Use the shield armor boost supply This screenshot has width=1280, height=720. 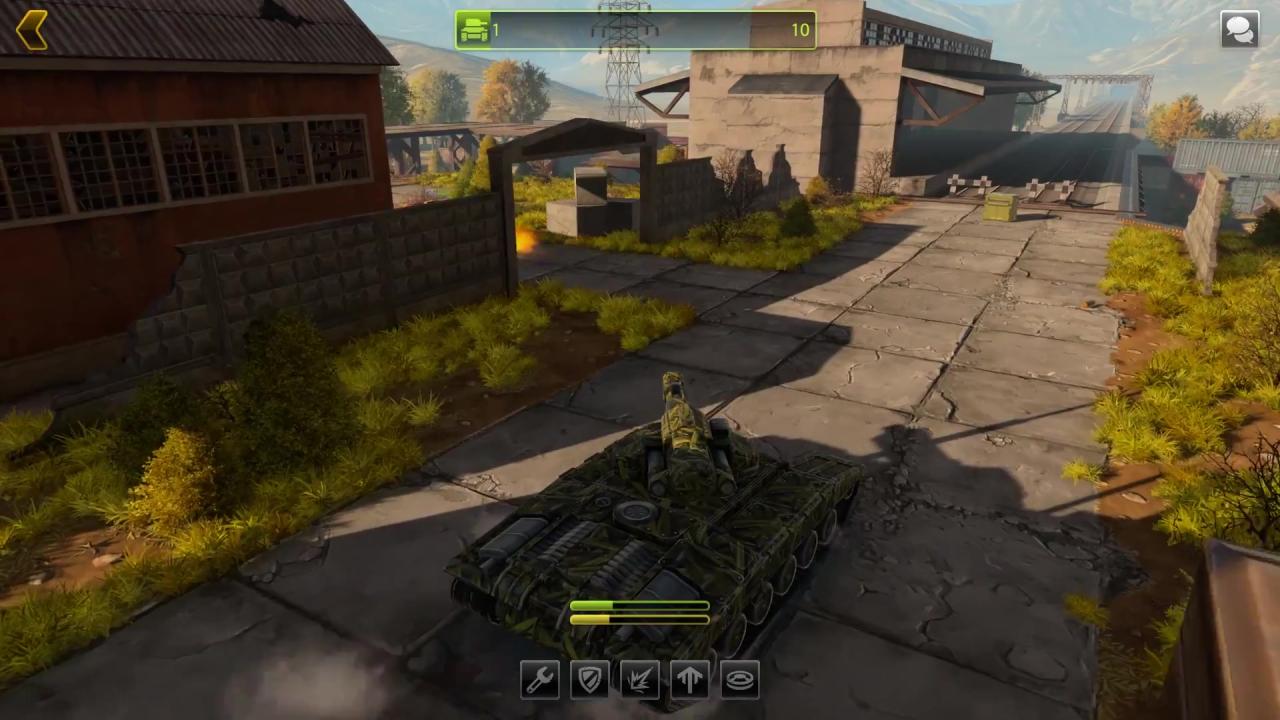[x=590, y=680]
